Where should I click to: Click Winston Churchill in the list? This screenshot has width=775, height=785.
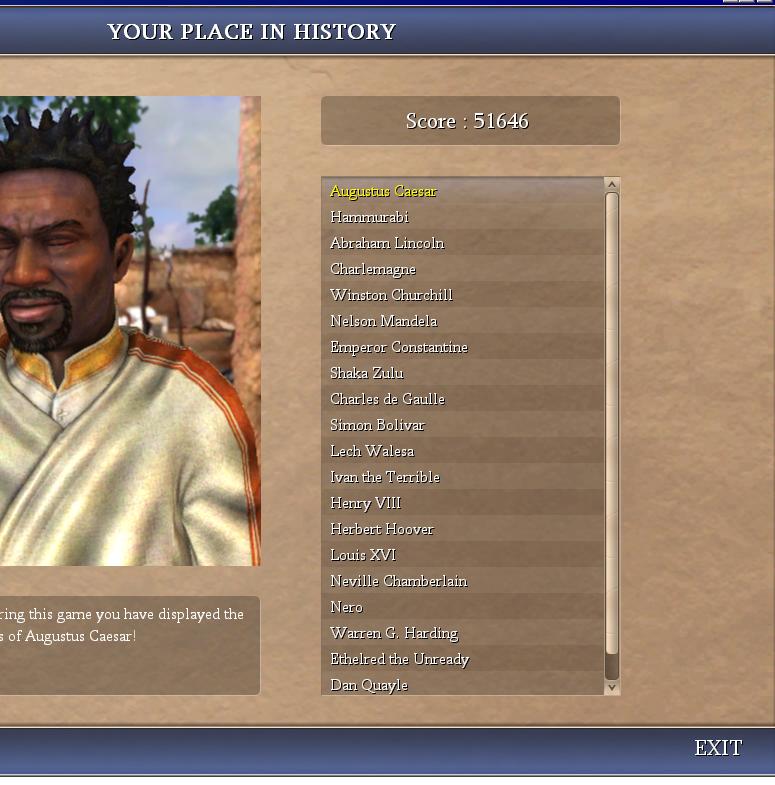point(391,295)
